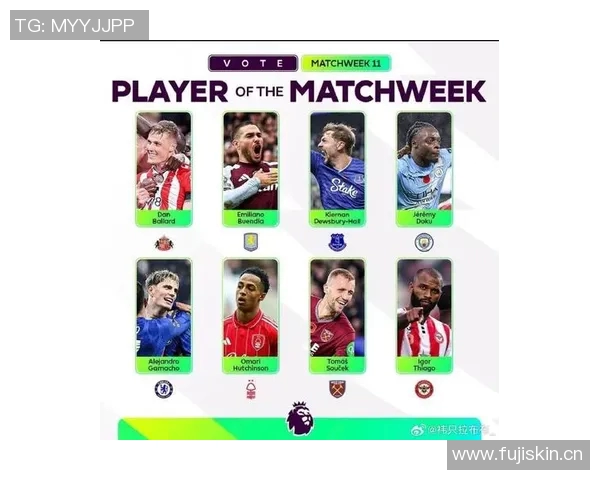Pick the Tomáš Souček player card
Screen dimensions: 600x480
337,315
